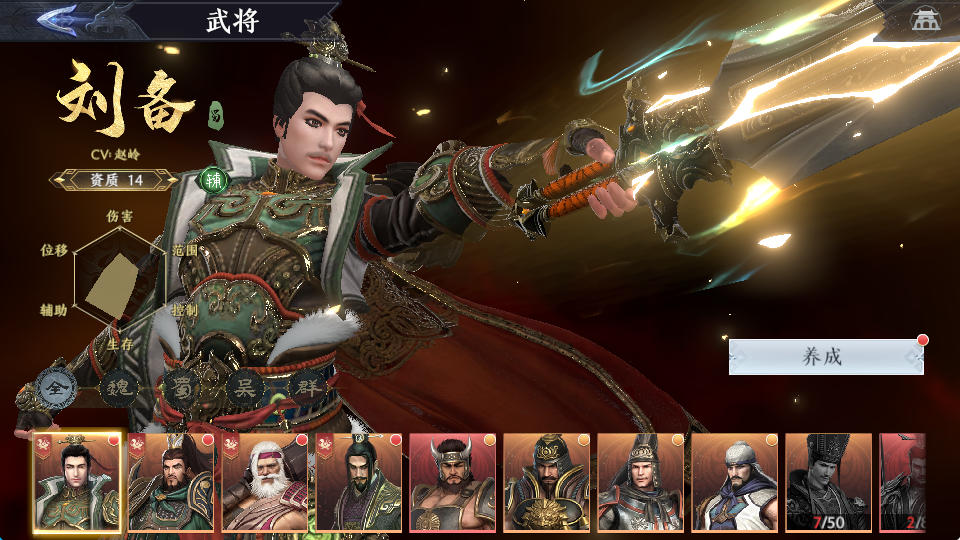Select the white-bearded old warrior portrait

click(x=264, y=482)
